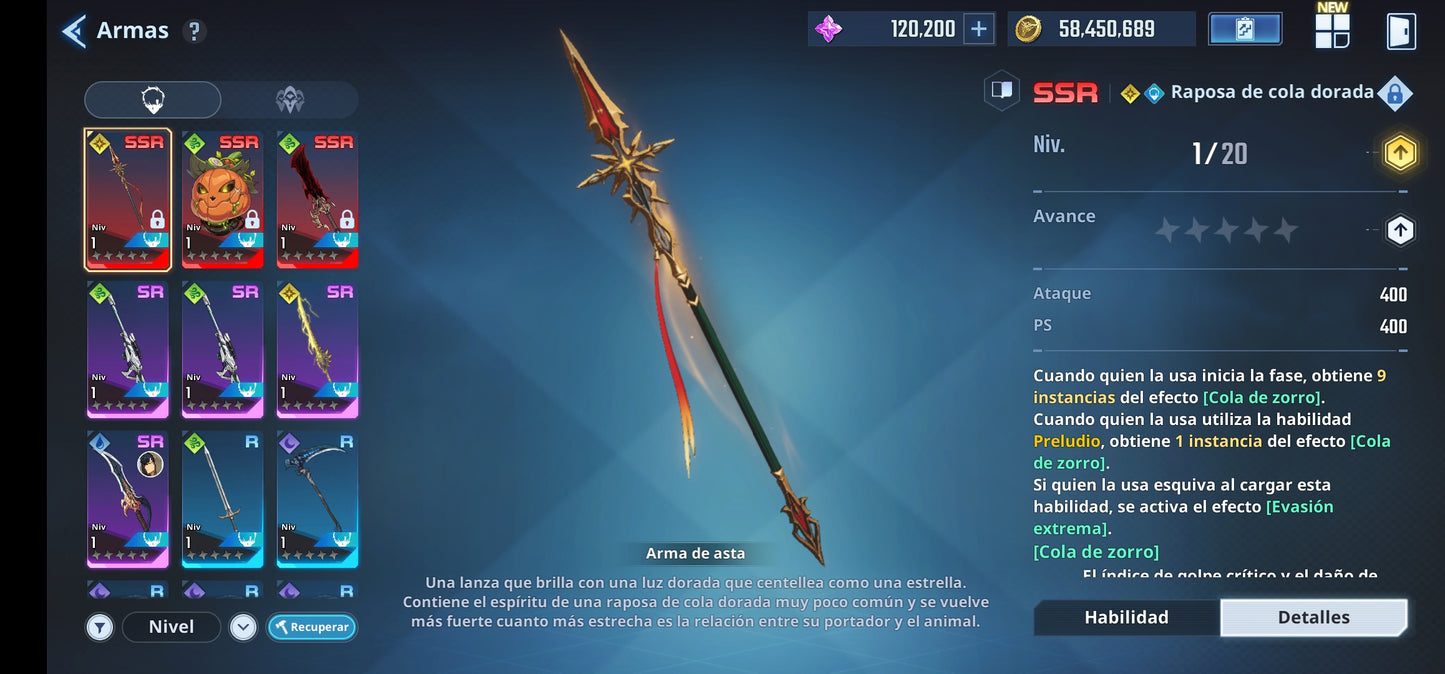The height and width of the screenshot is (674, 1445).
Task: Go back from the Armas screen
Action: (x=74, y=31)
